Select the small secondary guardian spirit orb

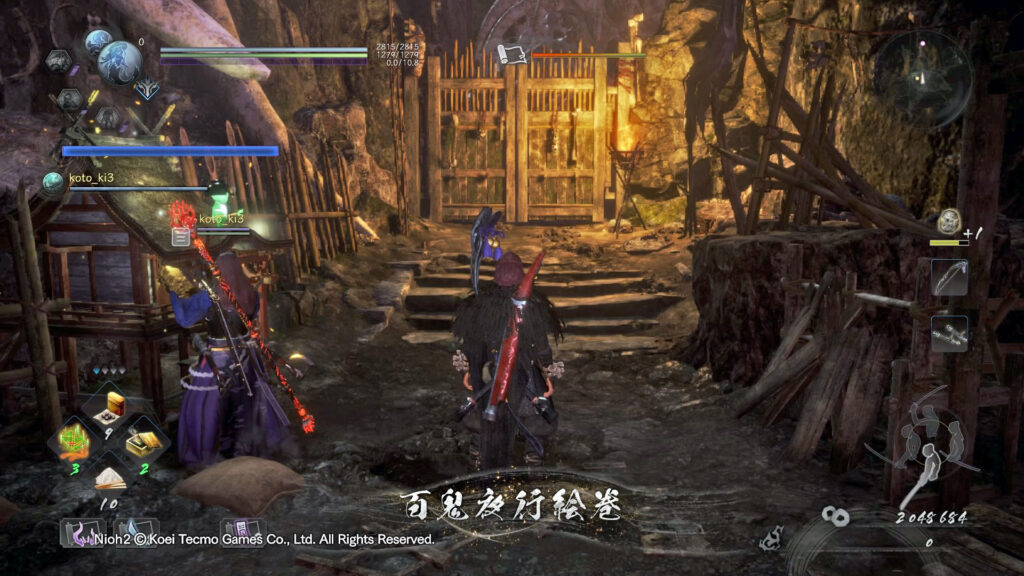97,42
